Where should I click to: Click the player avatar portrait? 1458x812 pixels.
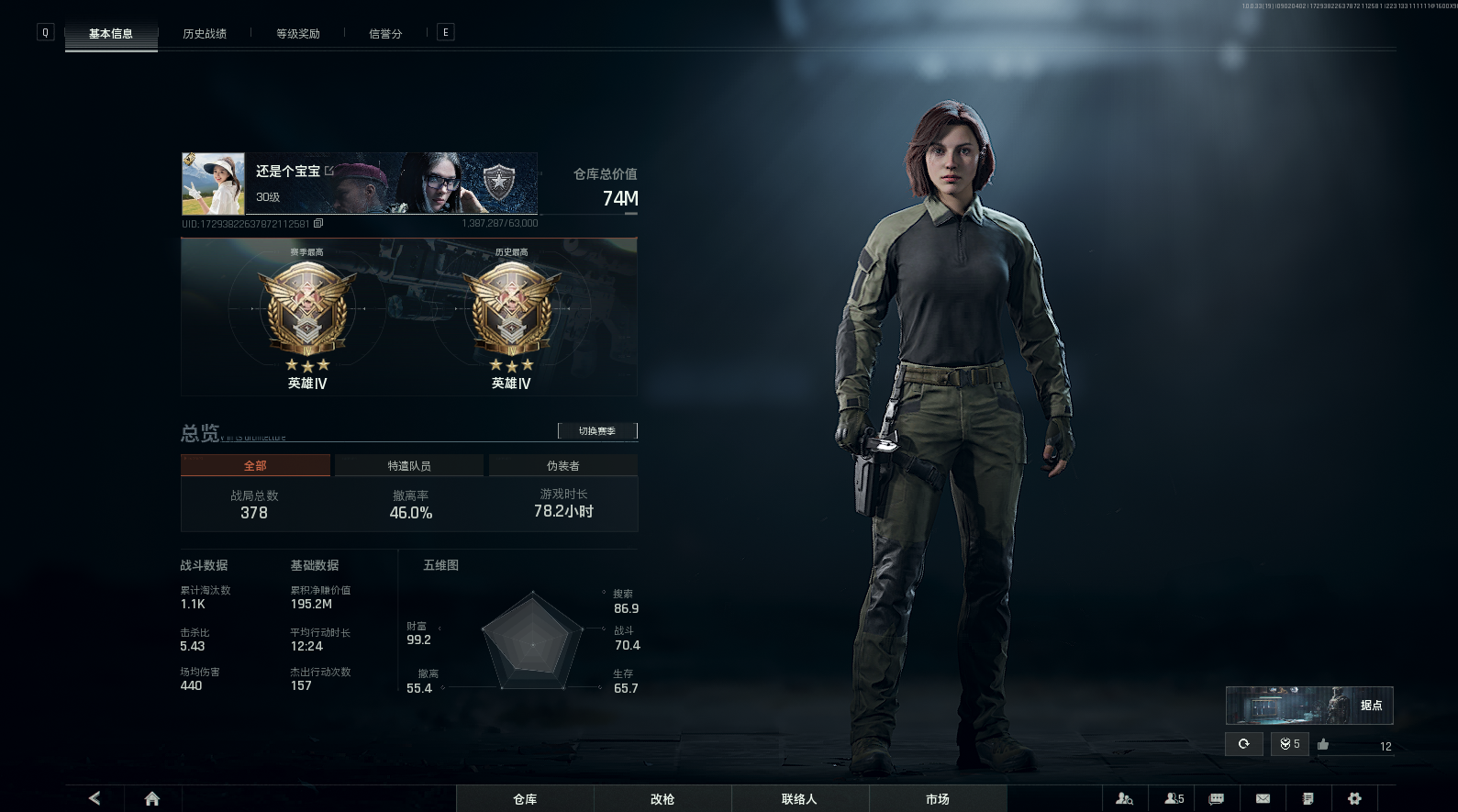pyautogui.click(x=214, y=184)
